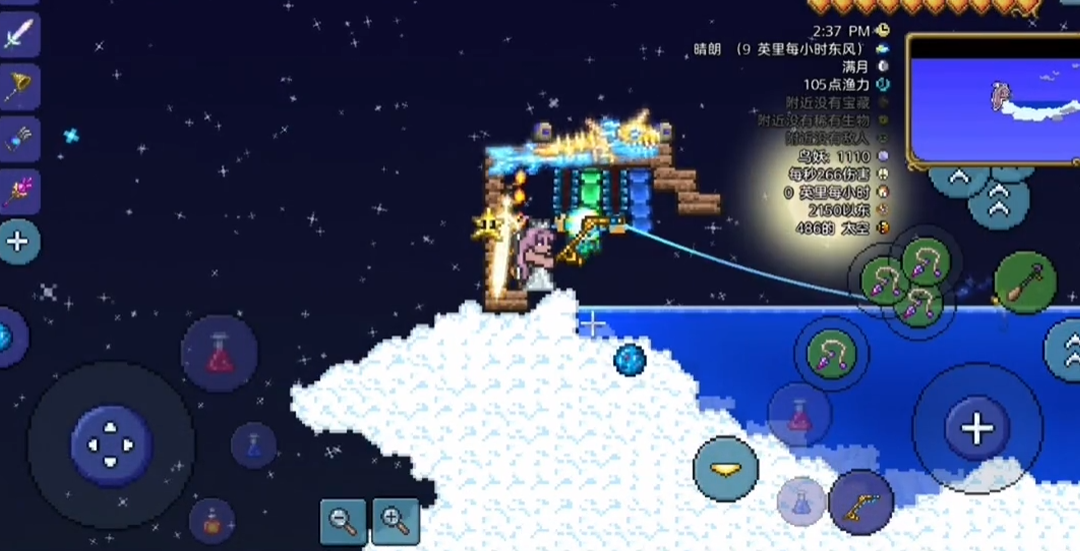Zoom in with the plus magnifier

[x=395, y=520]
